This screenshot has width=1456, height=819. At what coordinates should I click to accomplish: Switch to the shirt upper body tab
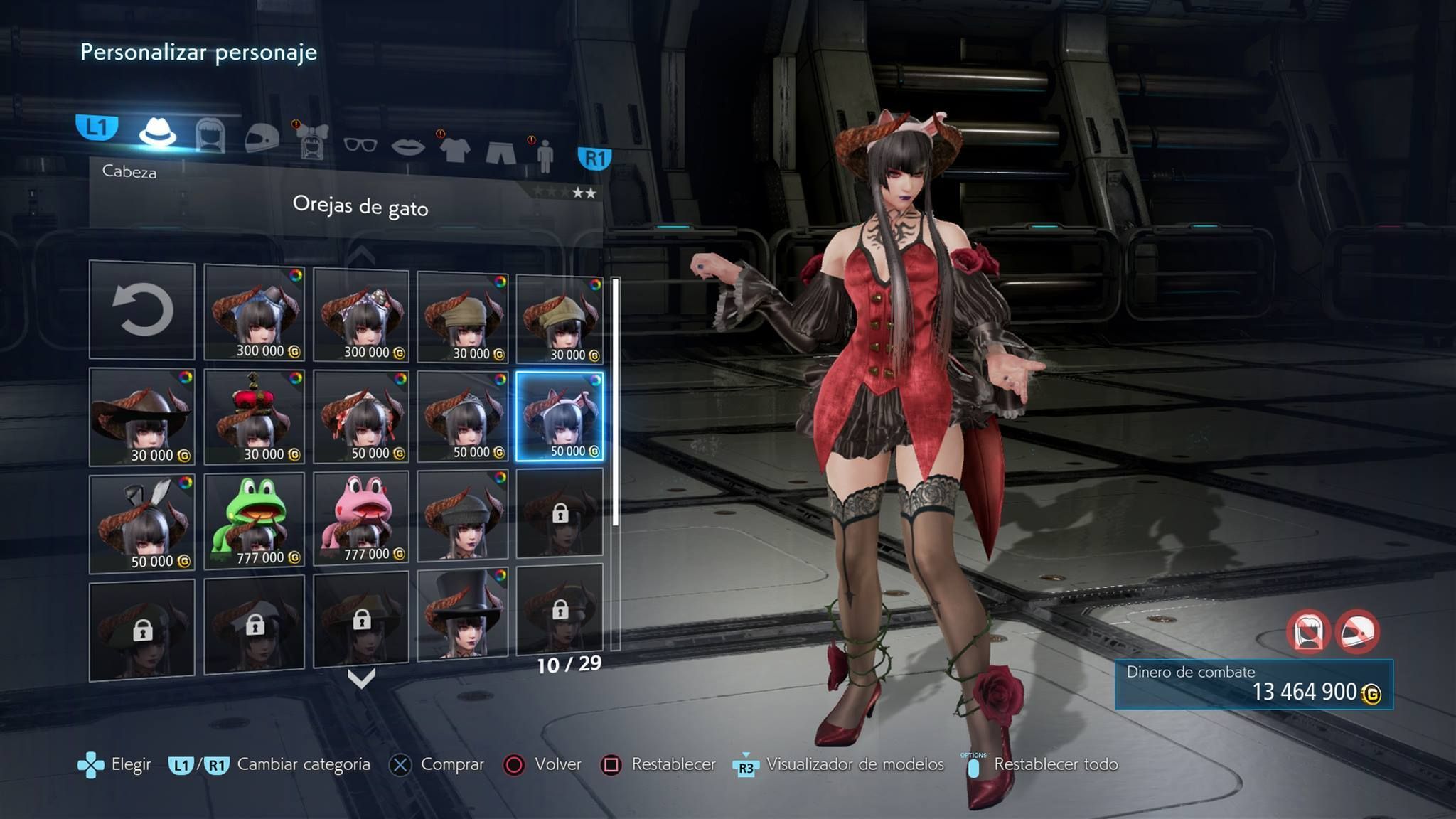coord(454,149)
